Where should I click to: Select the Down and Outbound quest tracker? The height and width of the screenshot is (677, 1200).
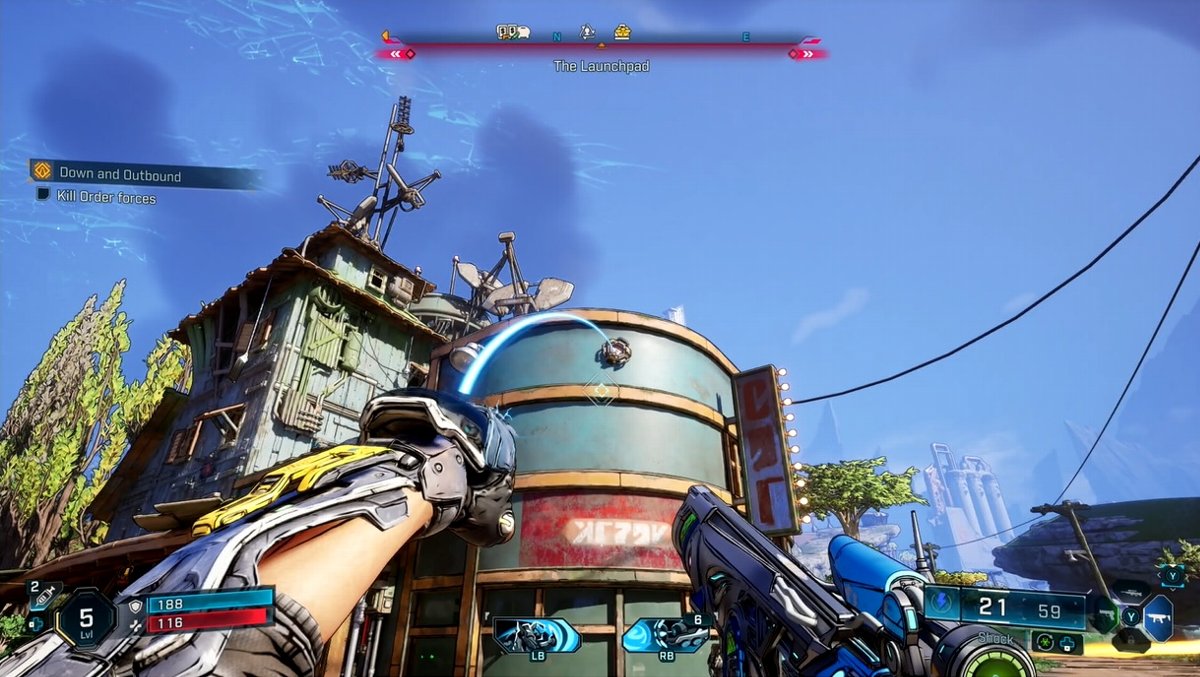point(120,175)
